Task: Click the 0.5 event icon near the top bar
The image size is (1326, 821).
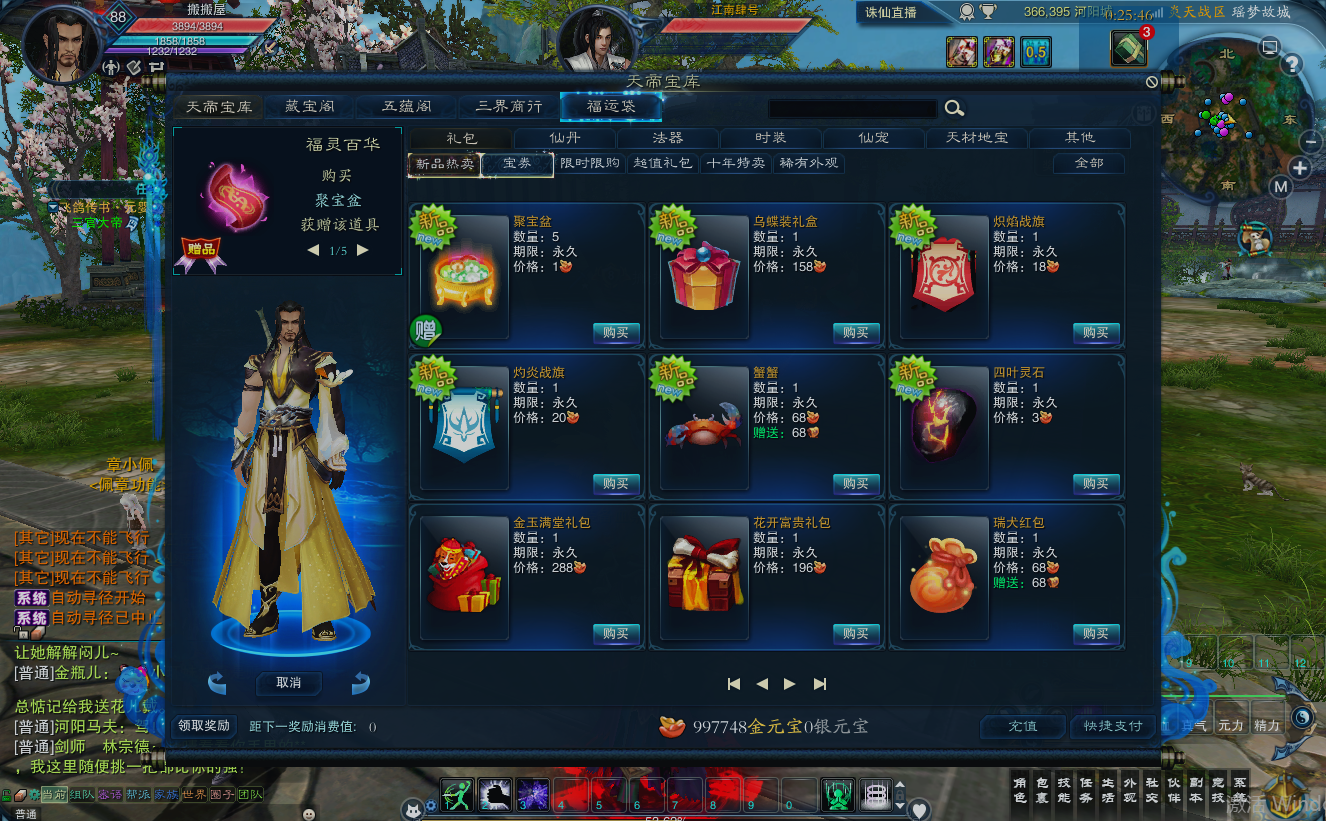Action: pyautogui.click(x=1036, y=50)
